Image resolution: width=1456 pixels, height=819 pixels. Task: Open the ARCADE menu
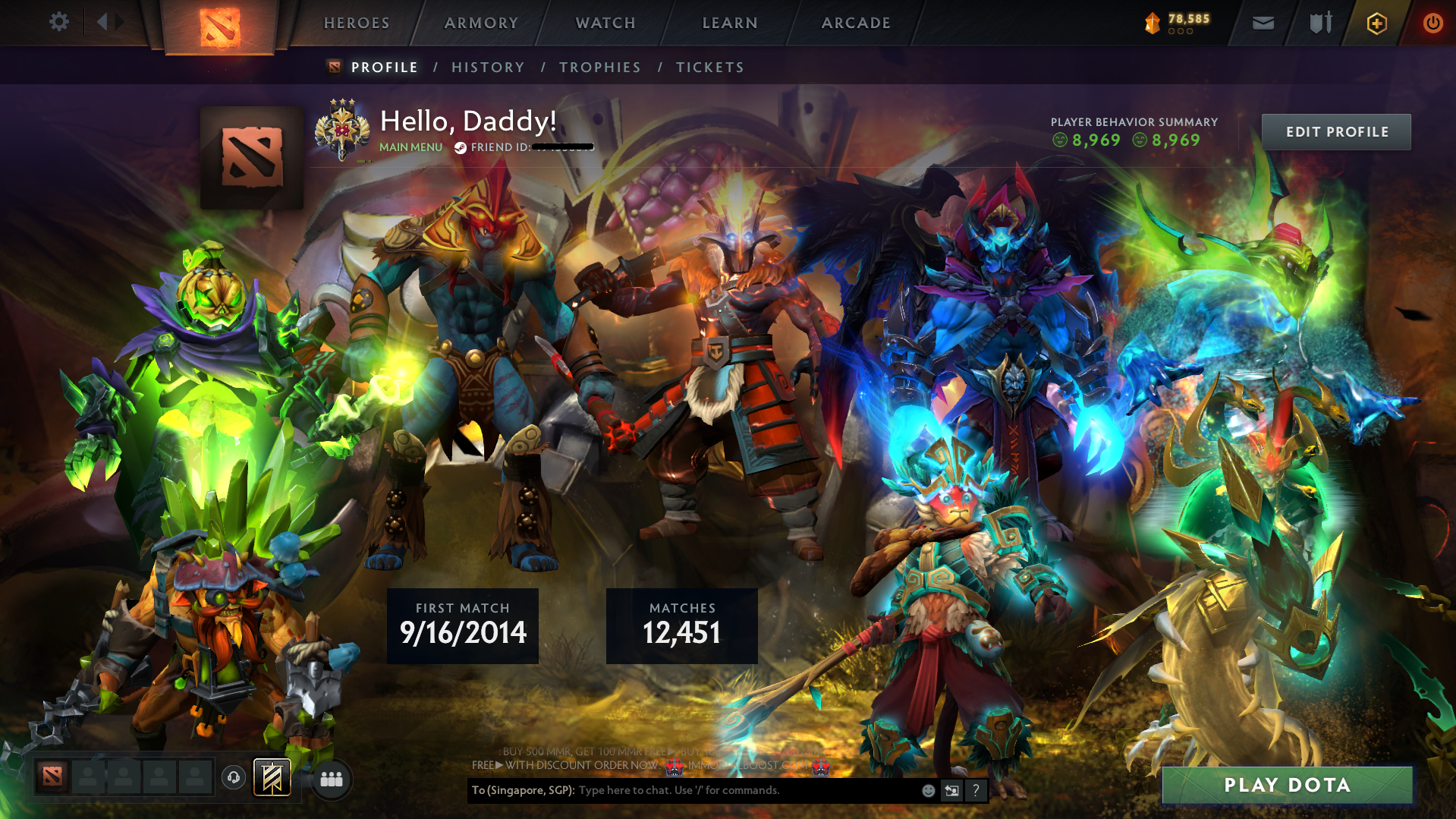tap(855, 23)
